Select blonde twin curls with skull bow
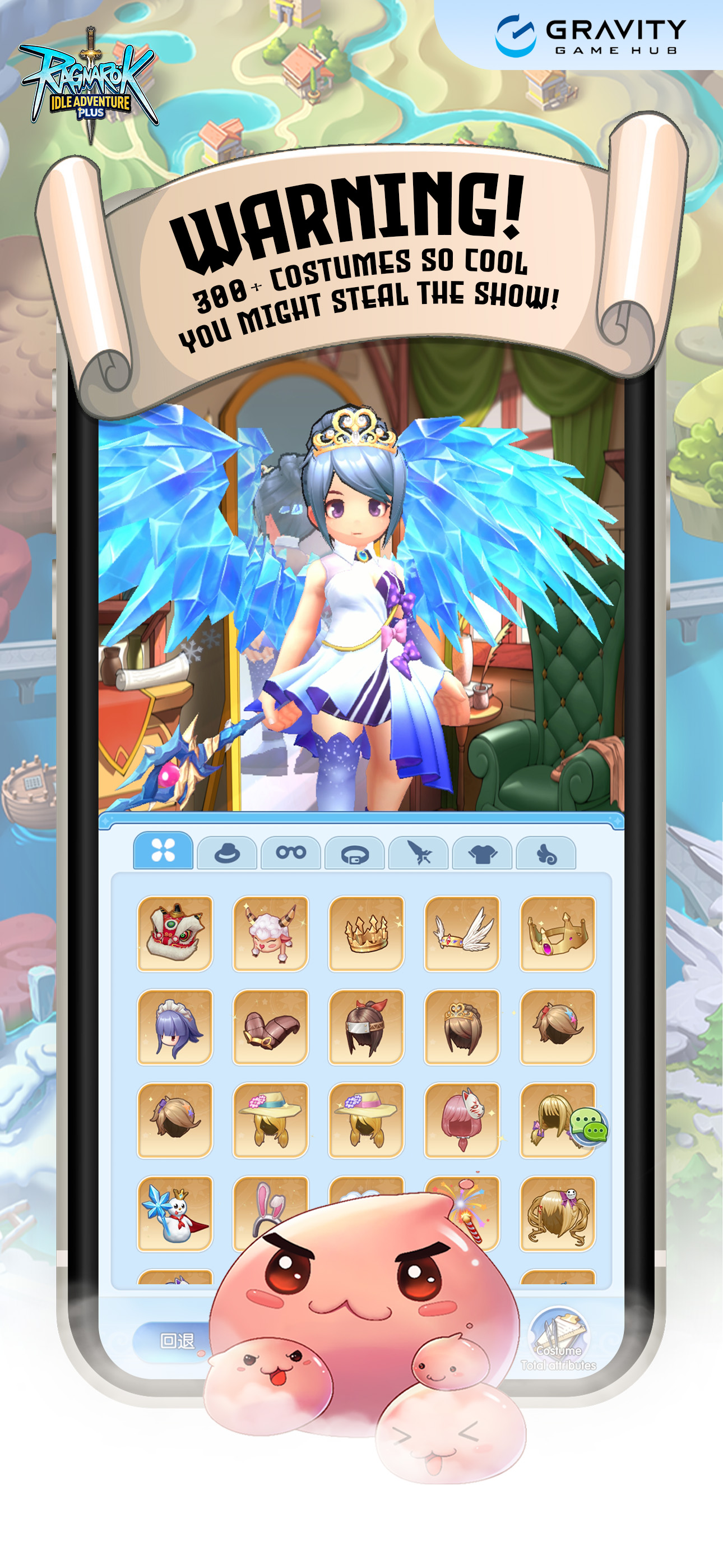 coord(558,1213)
